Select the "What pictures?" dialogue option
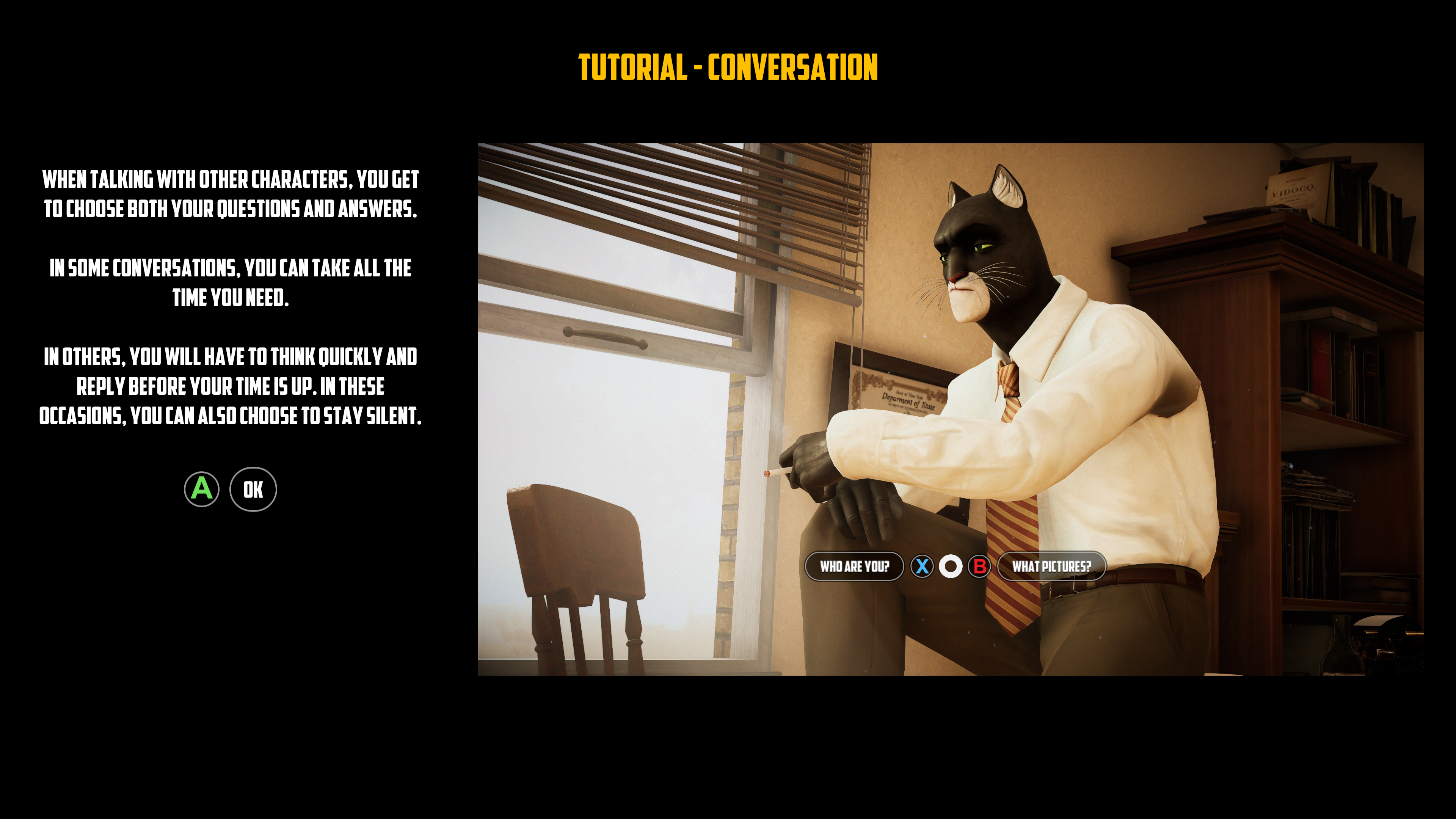Screen dimensions: 1456x819 [x=1051, y=566]
